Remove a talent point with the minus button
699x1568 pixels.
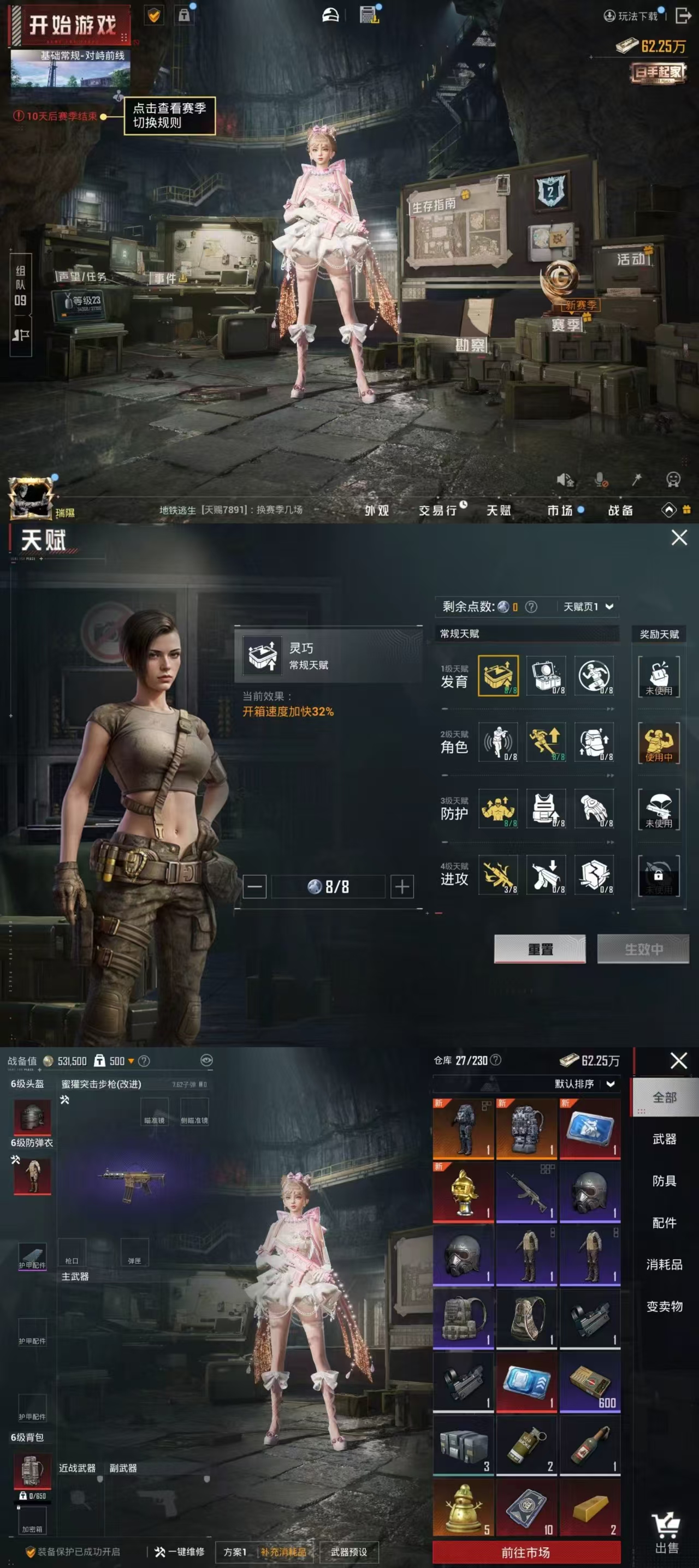coord(254,886)
